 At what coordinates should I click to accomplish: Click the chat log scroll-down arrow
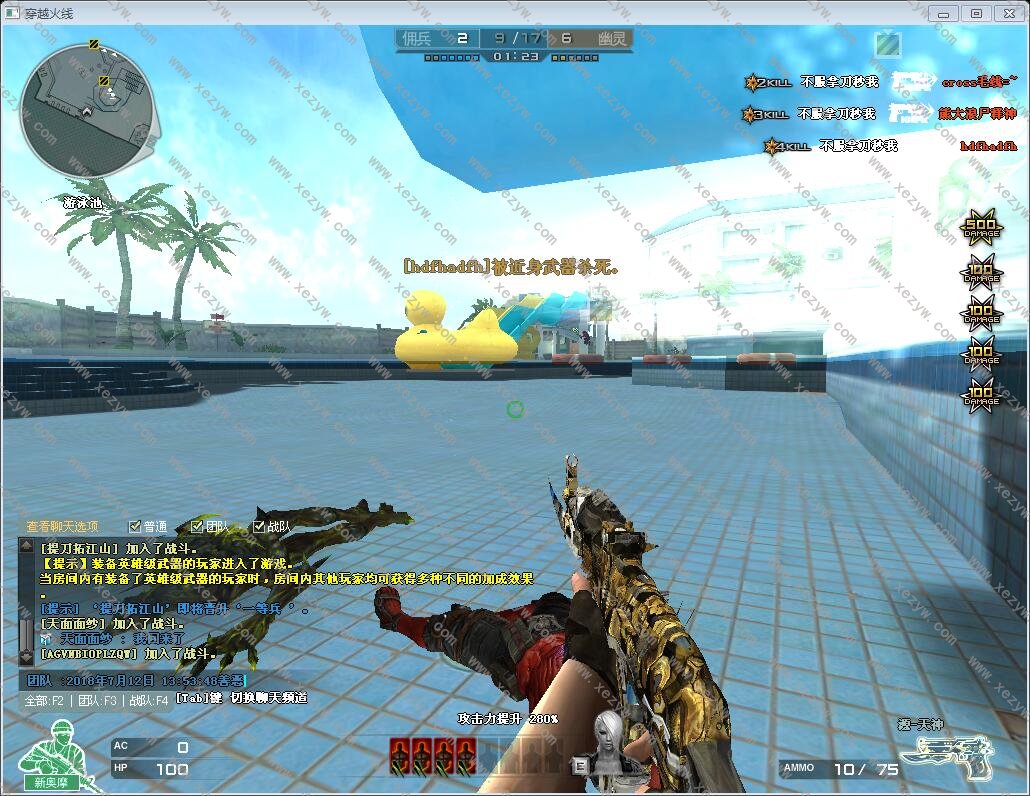(25, 660)
